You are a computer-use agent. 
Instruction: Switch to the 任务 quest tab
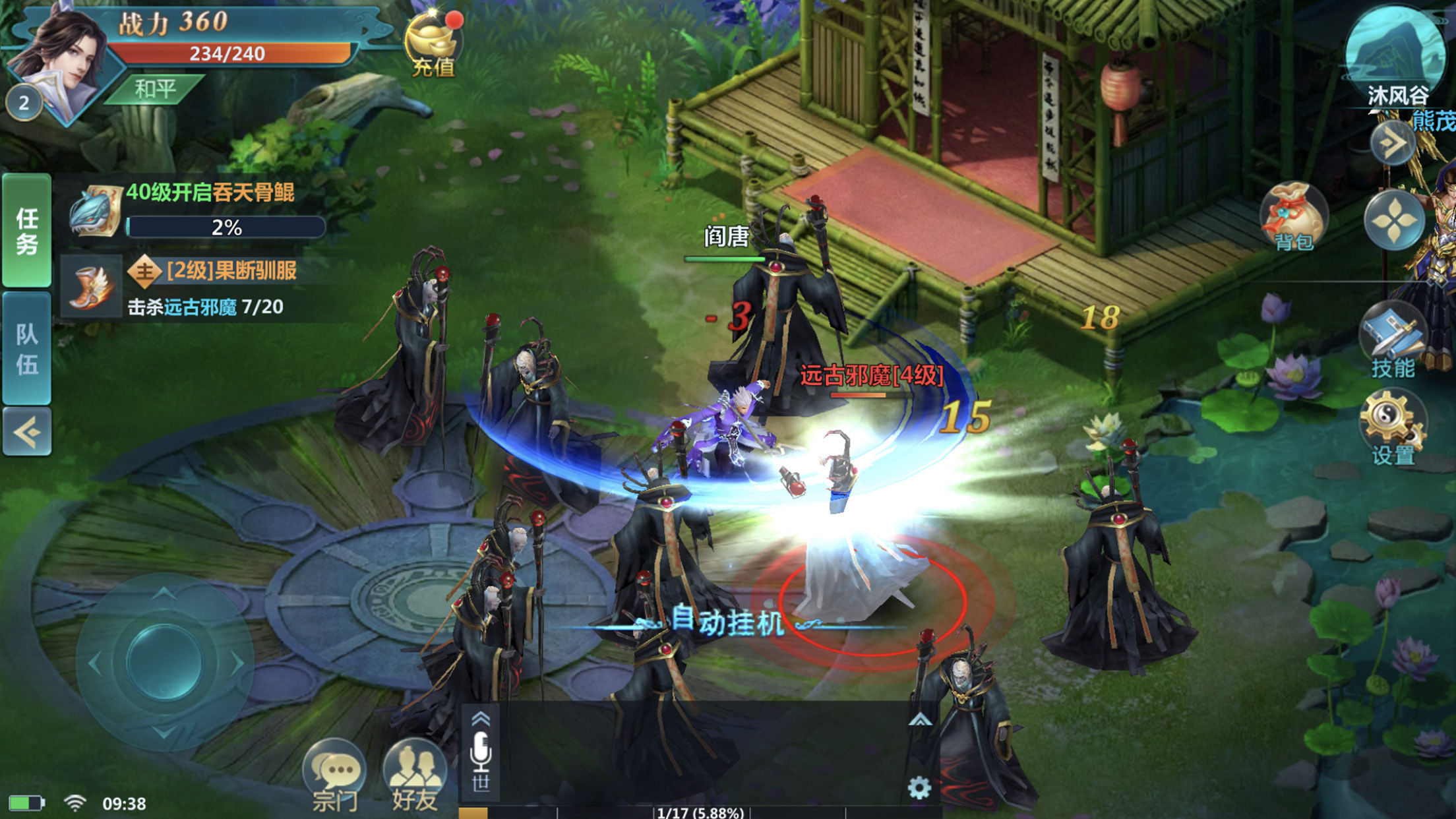click(x=27, y=230)
